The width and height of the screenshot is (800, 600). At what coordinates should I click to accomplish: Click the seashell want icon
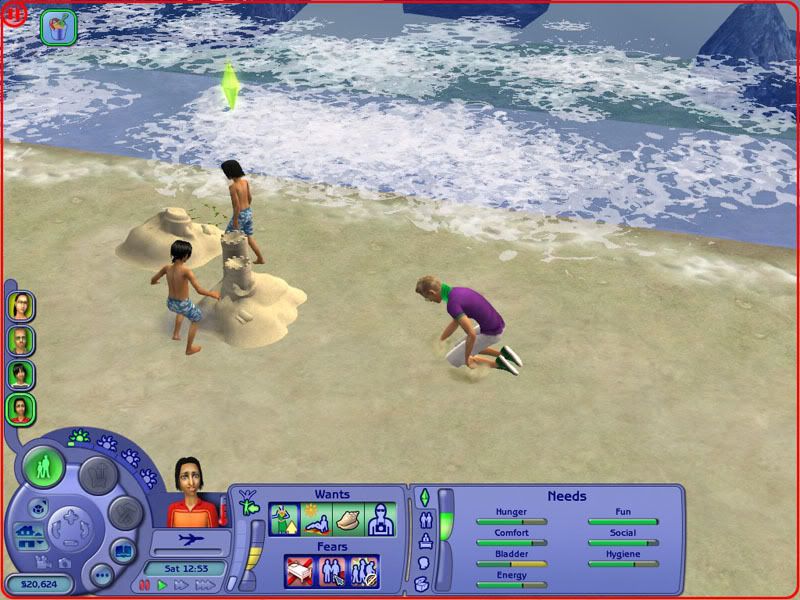[x=348, y=519]
